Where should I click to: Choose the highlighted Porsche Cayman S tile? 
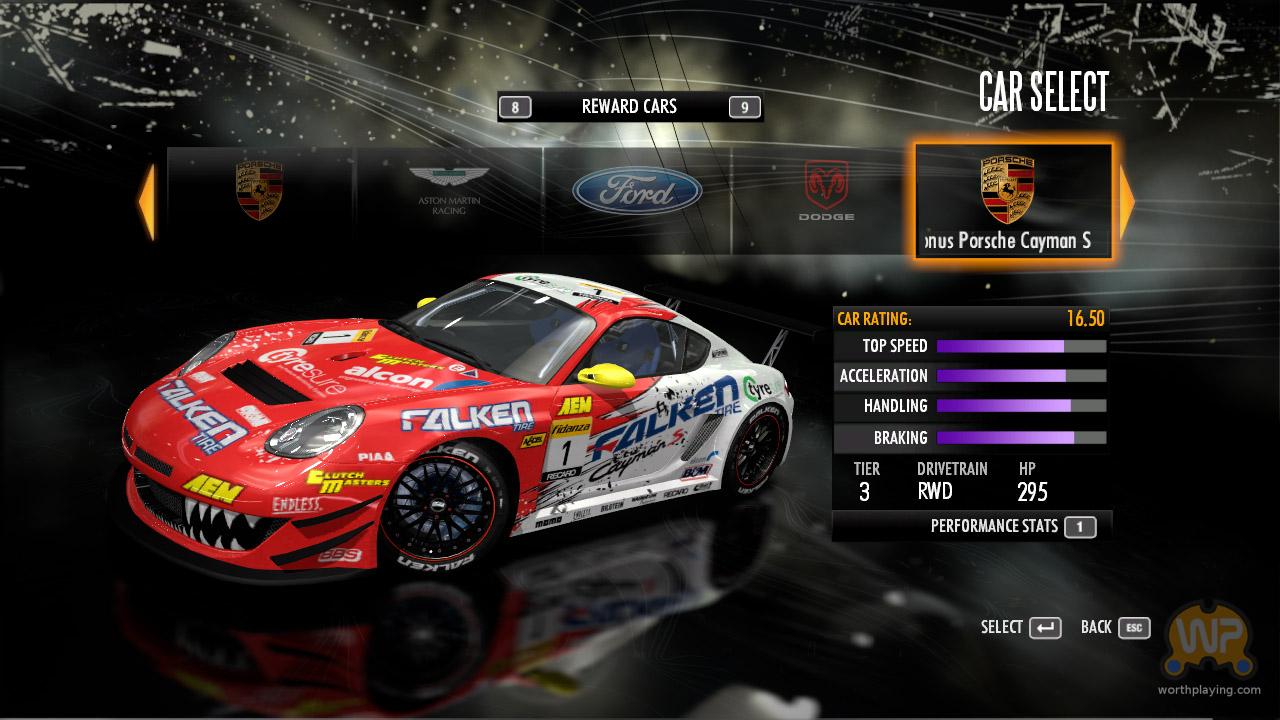1012,201
